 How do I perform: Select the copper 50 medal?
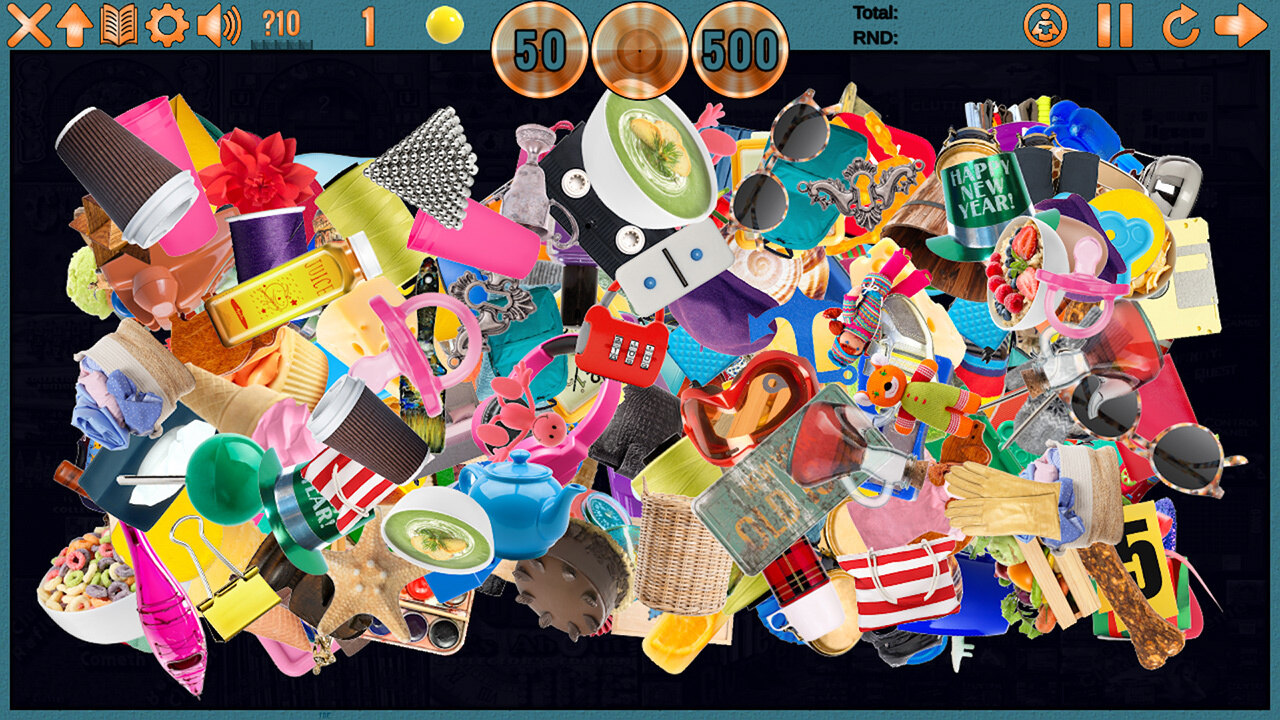540,50
